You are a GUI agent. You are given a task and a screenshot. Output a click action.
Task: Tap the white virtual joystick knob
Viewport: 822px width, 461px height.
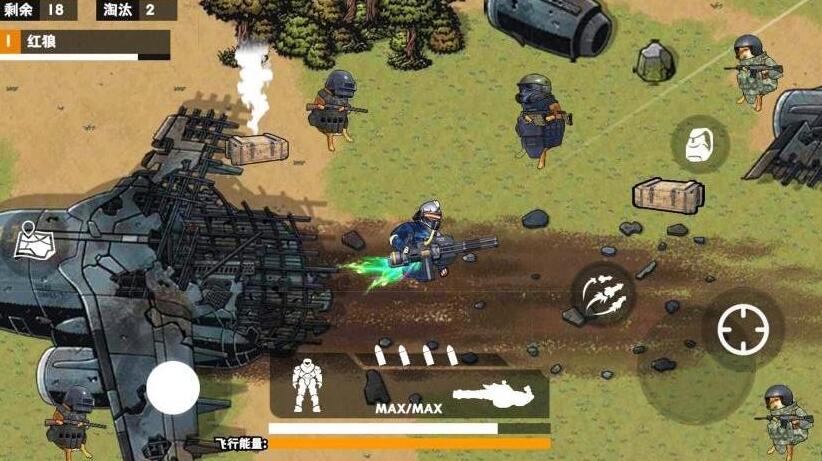pos(173,387)
